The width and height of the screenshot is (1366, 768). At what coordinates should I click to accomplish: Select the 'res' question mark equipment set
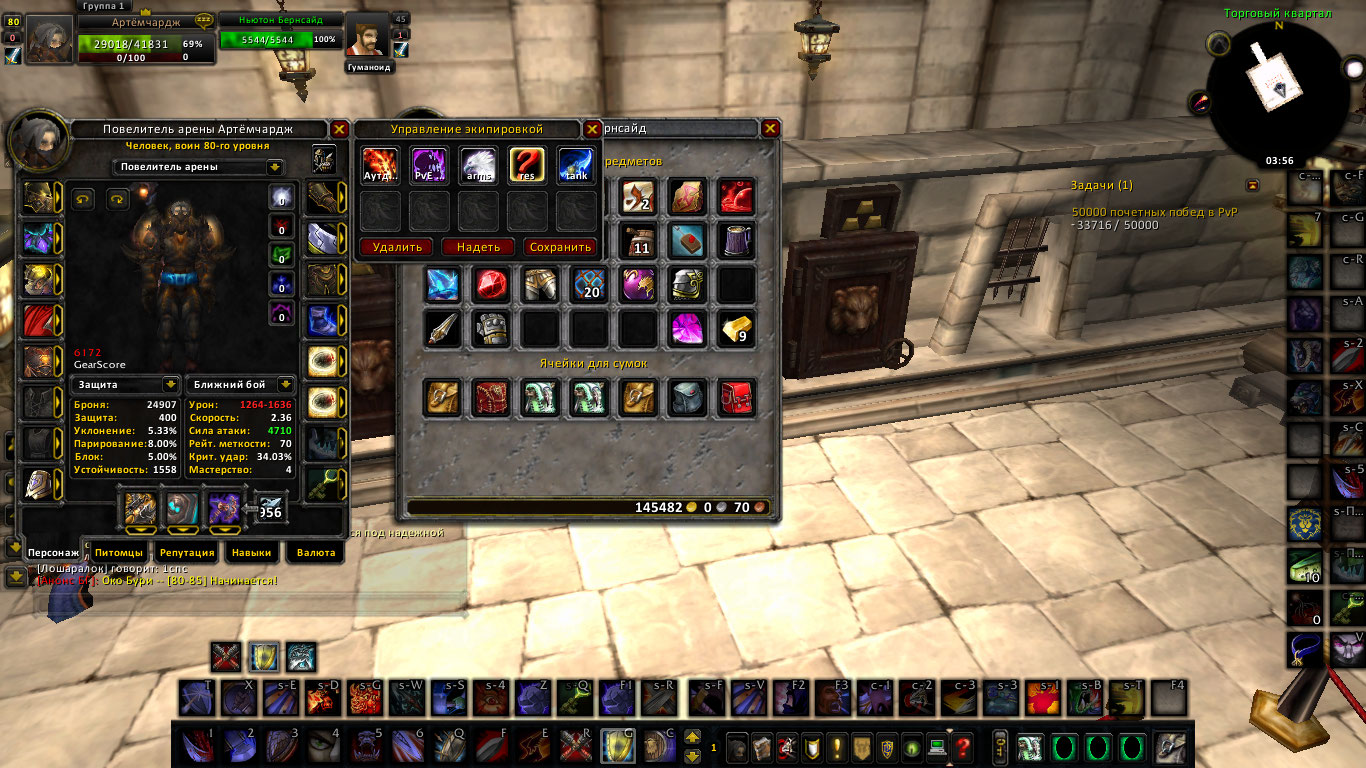[x=526, y=165]
